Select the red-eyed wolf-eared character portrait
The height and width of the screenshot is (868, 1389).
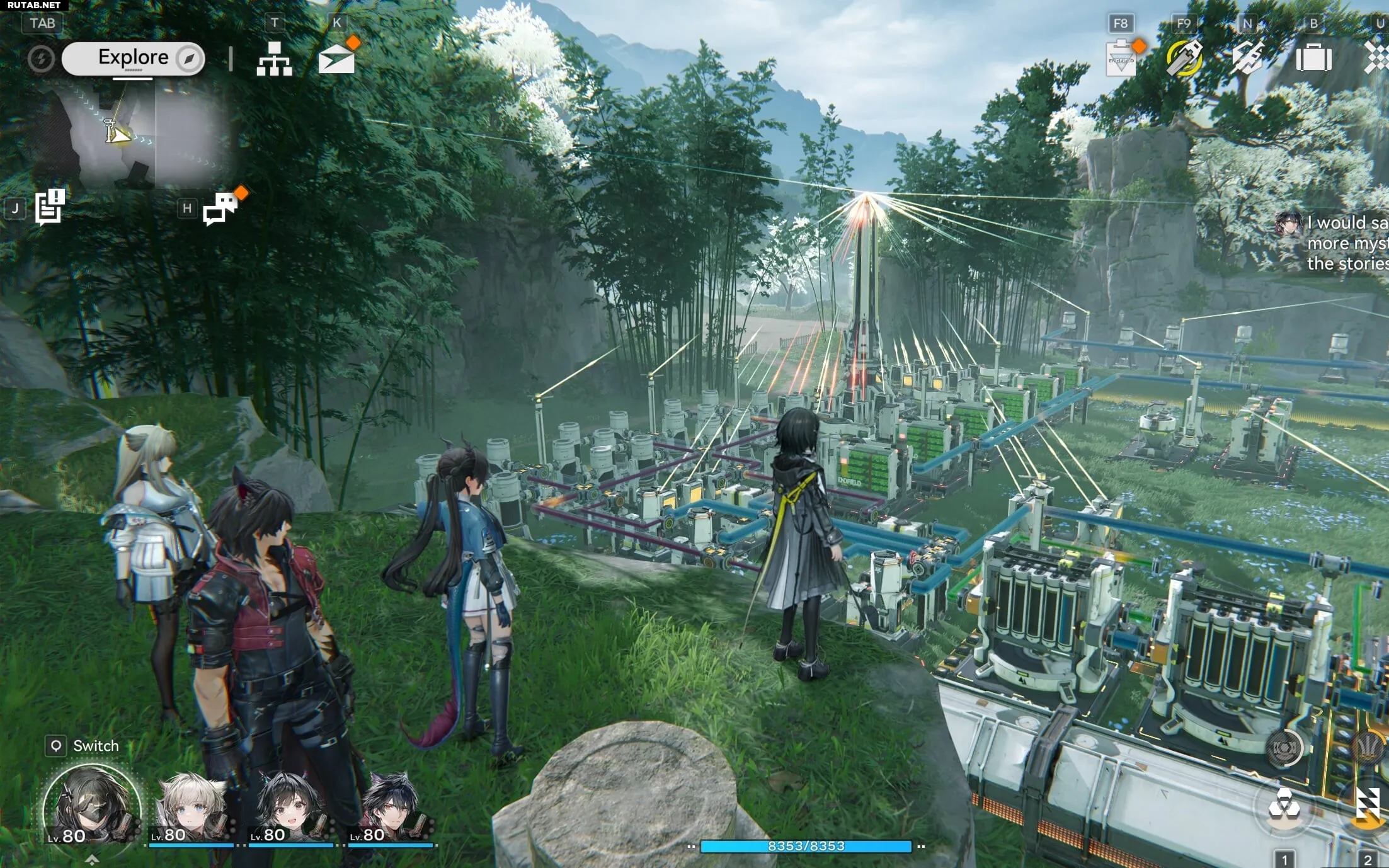click(x=390, y=809)
